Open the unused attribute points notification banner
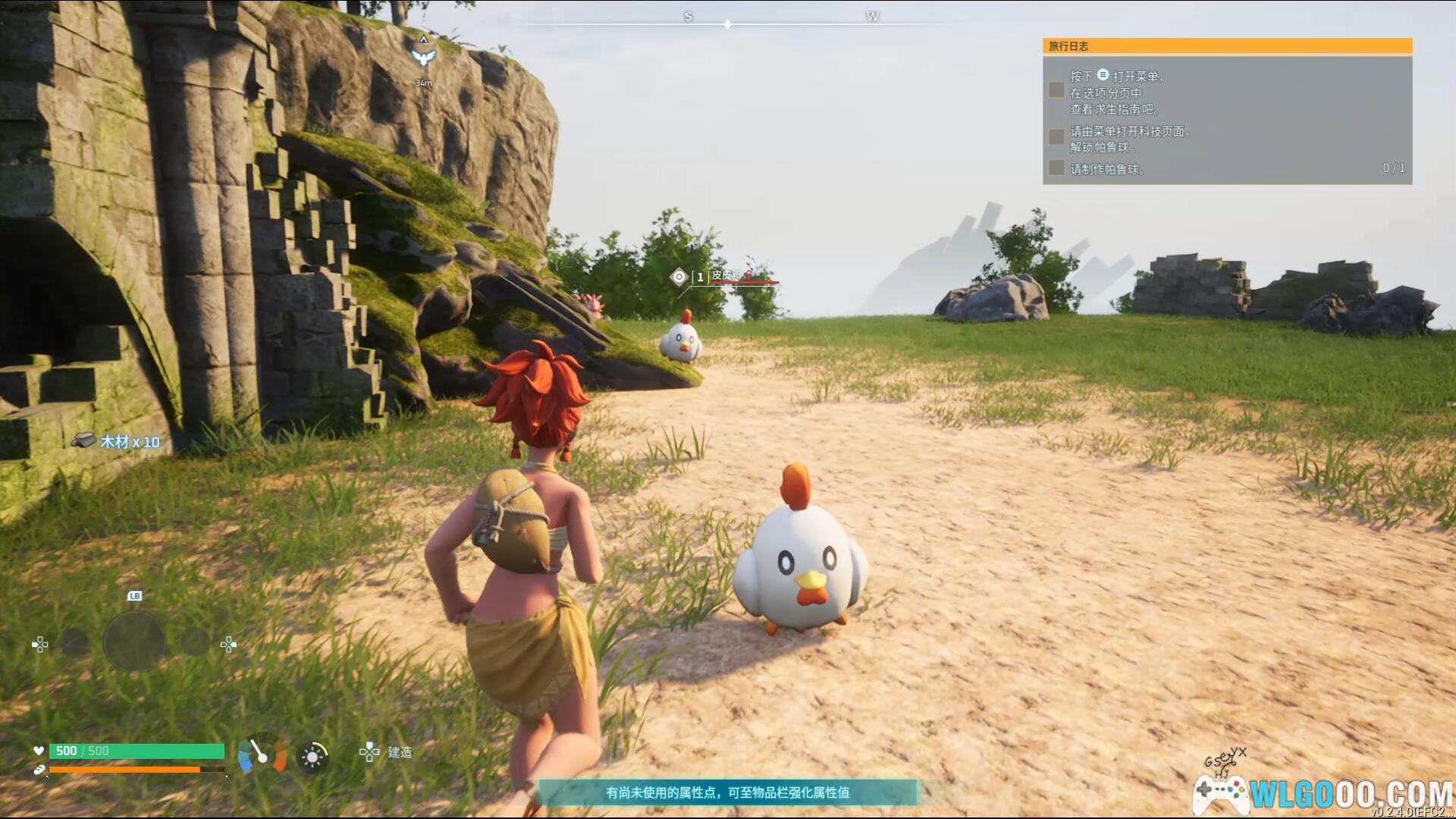The width and height of the screenshot is (1456, 819). click(x=727, y=792)
